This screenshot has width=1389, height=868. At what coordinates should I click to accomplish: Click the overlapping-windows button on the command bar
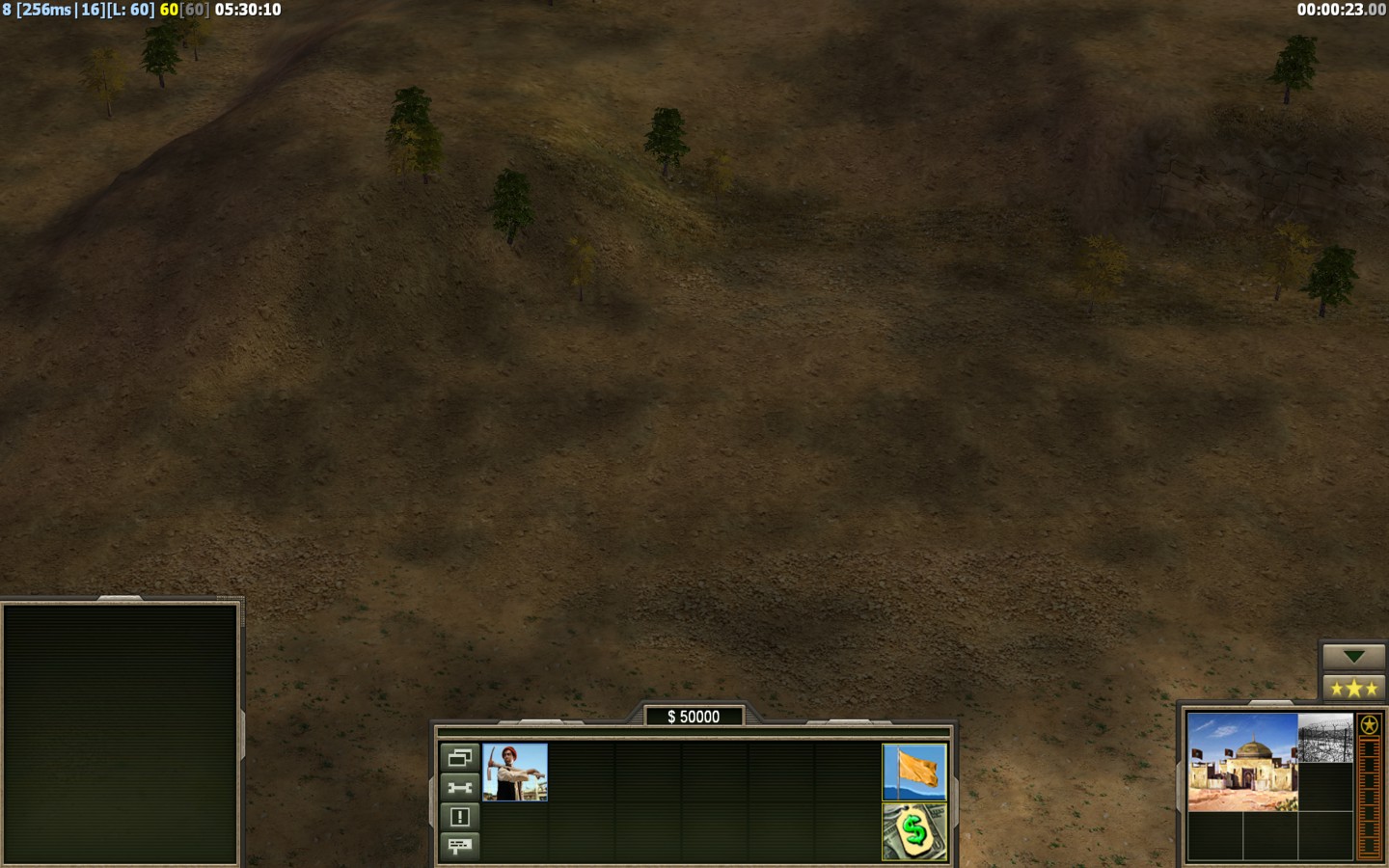click(x=459, y=757)
